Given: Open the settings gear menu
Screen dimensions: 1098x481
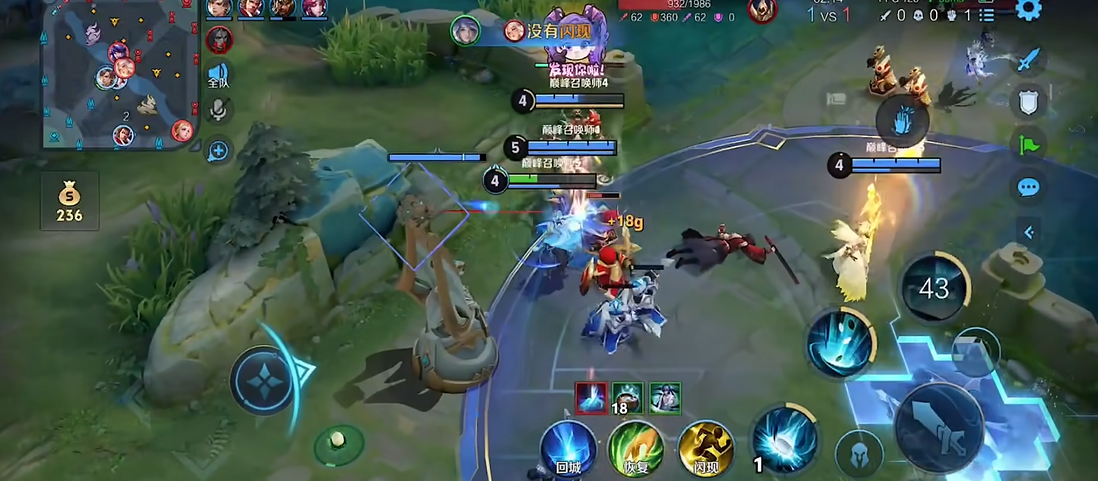Looking at the screenshot, I should pos(1028,10).
